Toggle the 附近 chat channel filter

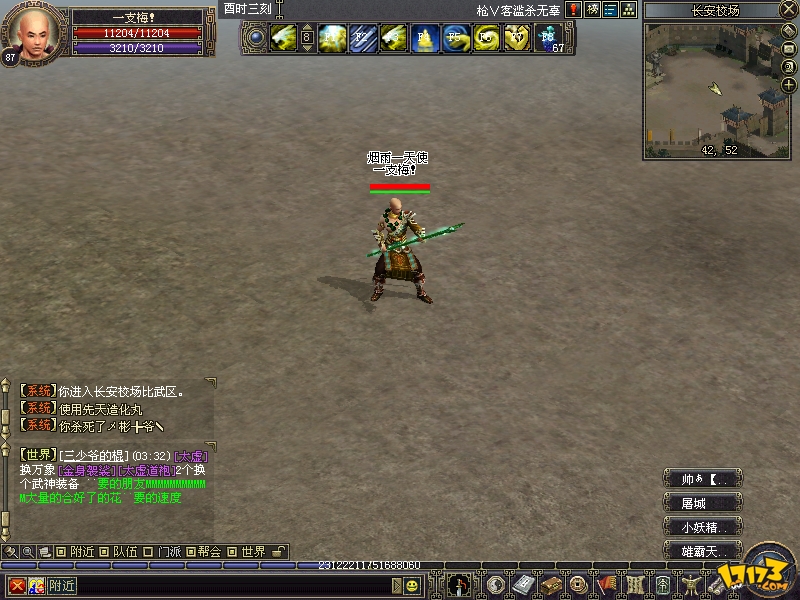(62, 551)
